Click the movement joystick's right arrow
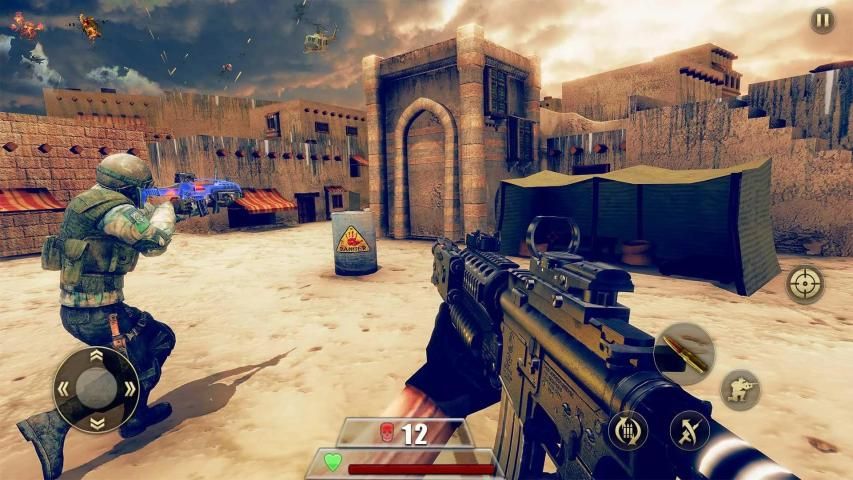 (129, 389)
